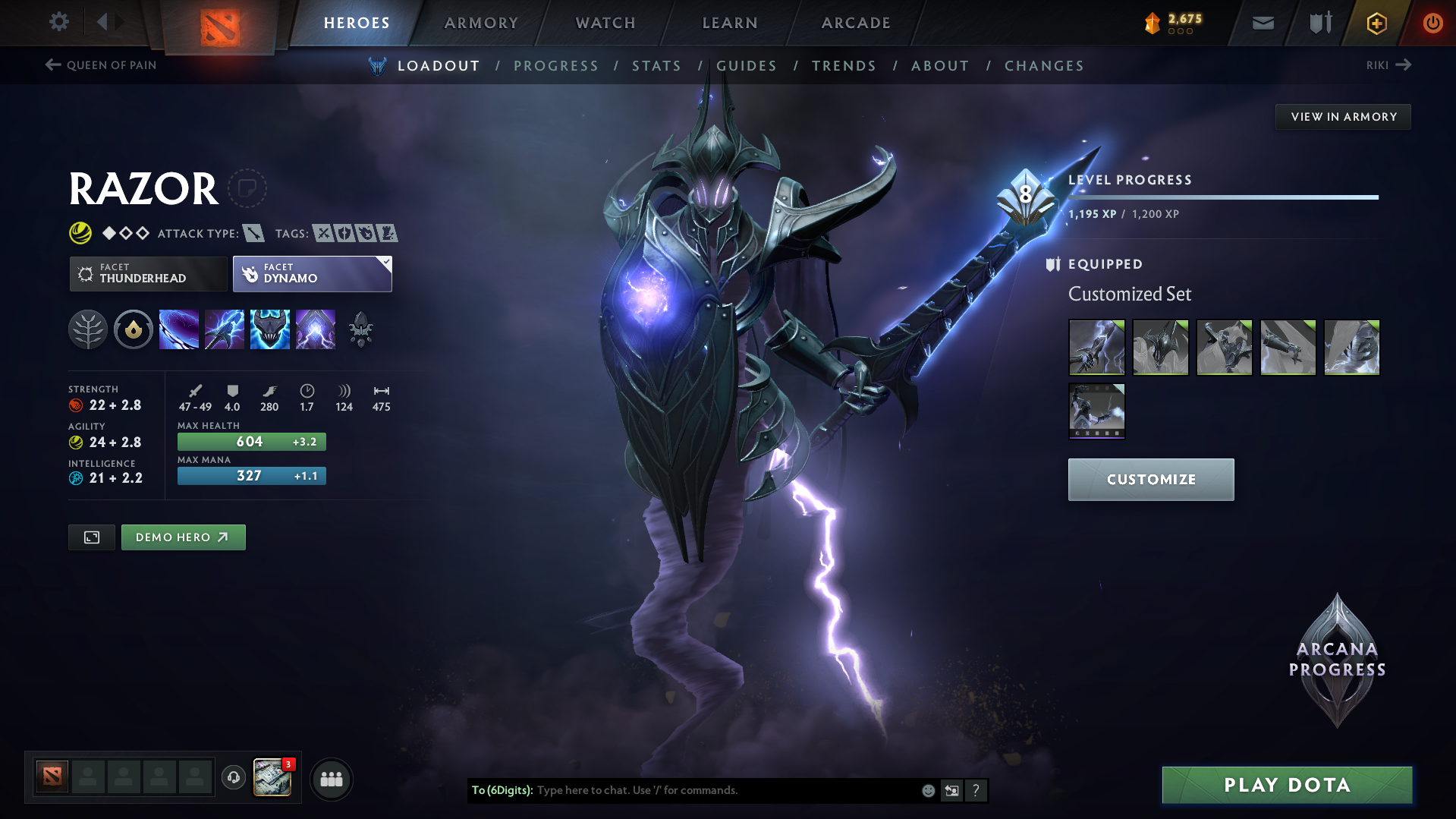Screen dimensions: 1456x819
Task: Select the Dynamo facet
Action: click(312, 273)
